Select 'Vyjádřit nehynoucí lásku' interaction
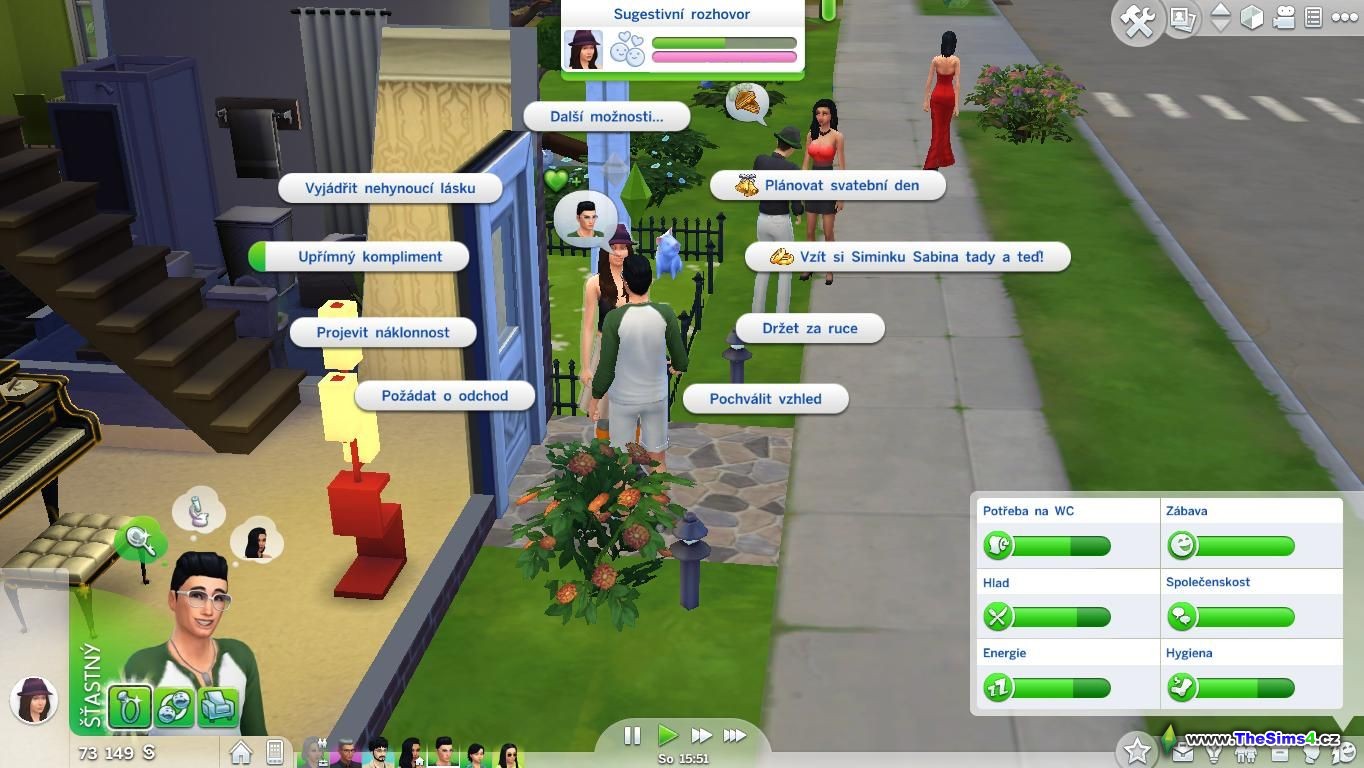The image size is (1364, 768). point(389,188)
